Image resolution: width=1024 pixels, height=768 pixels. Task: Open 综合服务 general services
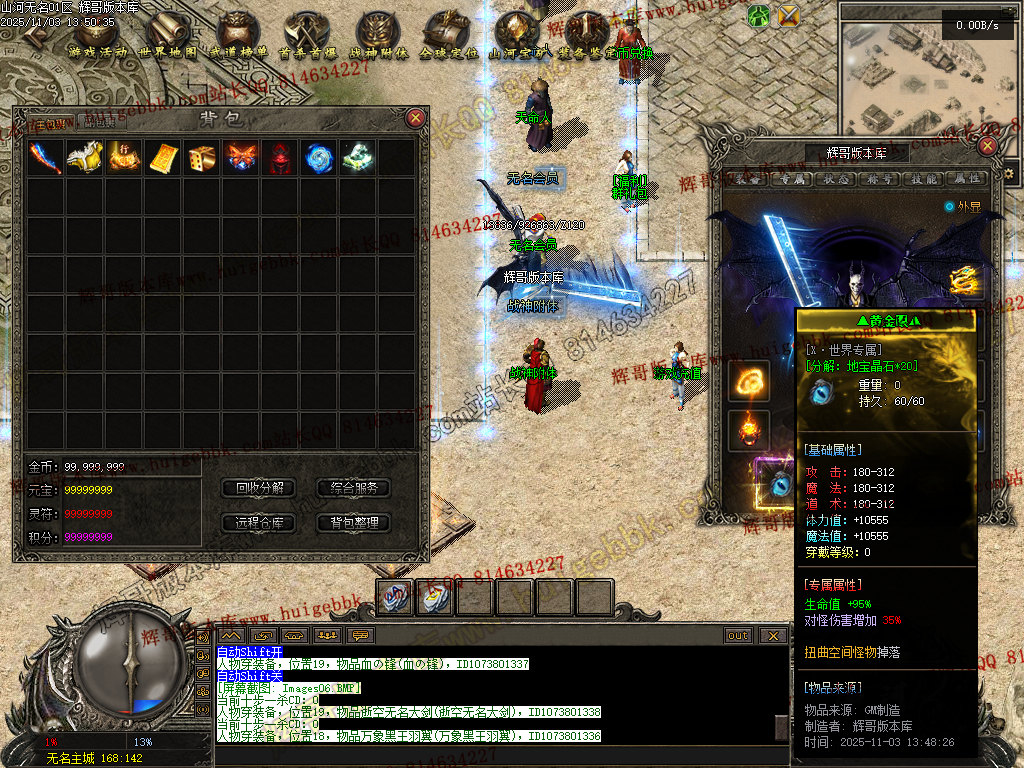pos(353,488)
